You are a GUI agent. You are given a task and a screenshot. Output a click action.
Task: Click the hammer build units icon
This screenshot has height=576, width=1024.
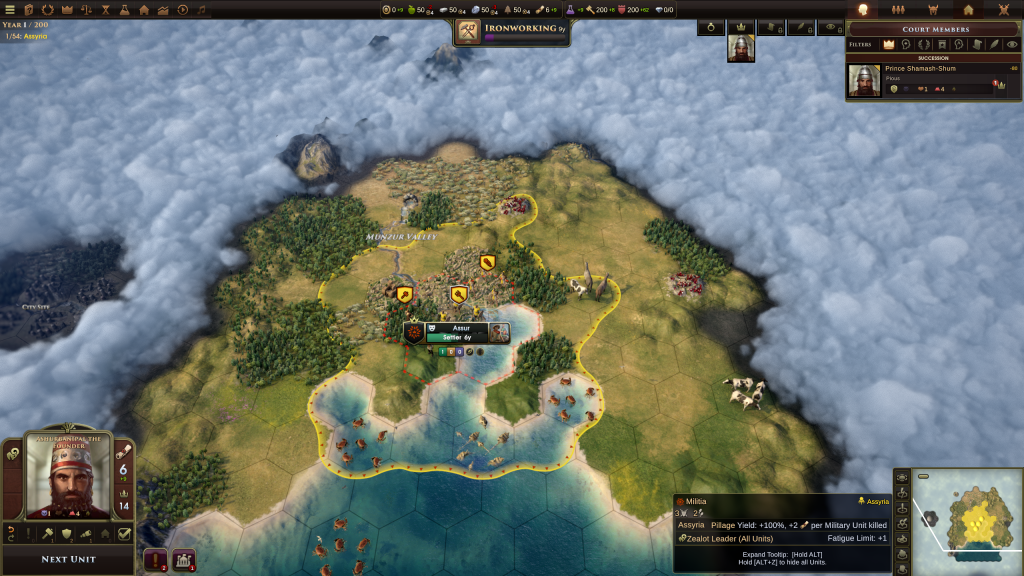47,534
